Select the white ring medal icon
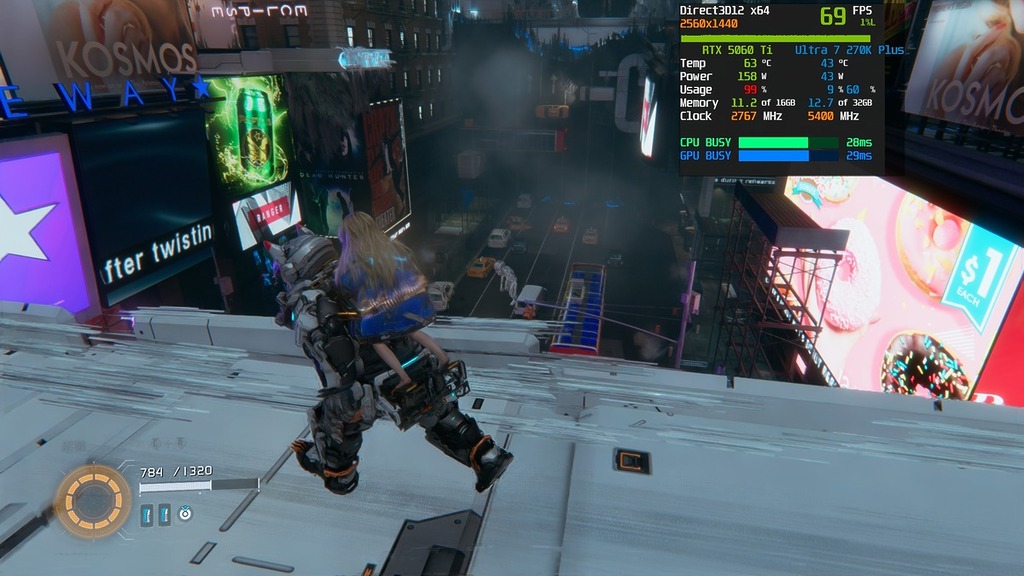Image resolution: width=1024 pixels, height=576 pixels. (x=185, y=513)
